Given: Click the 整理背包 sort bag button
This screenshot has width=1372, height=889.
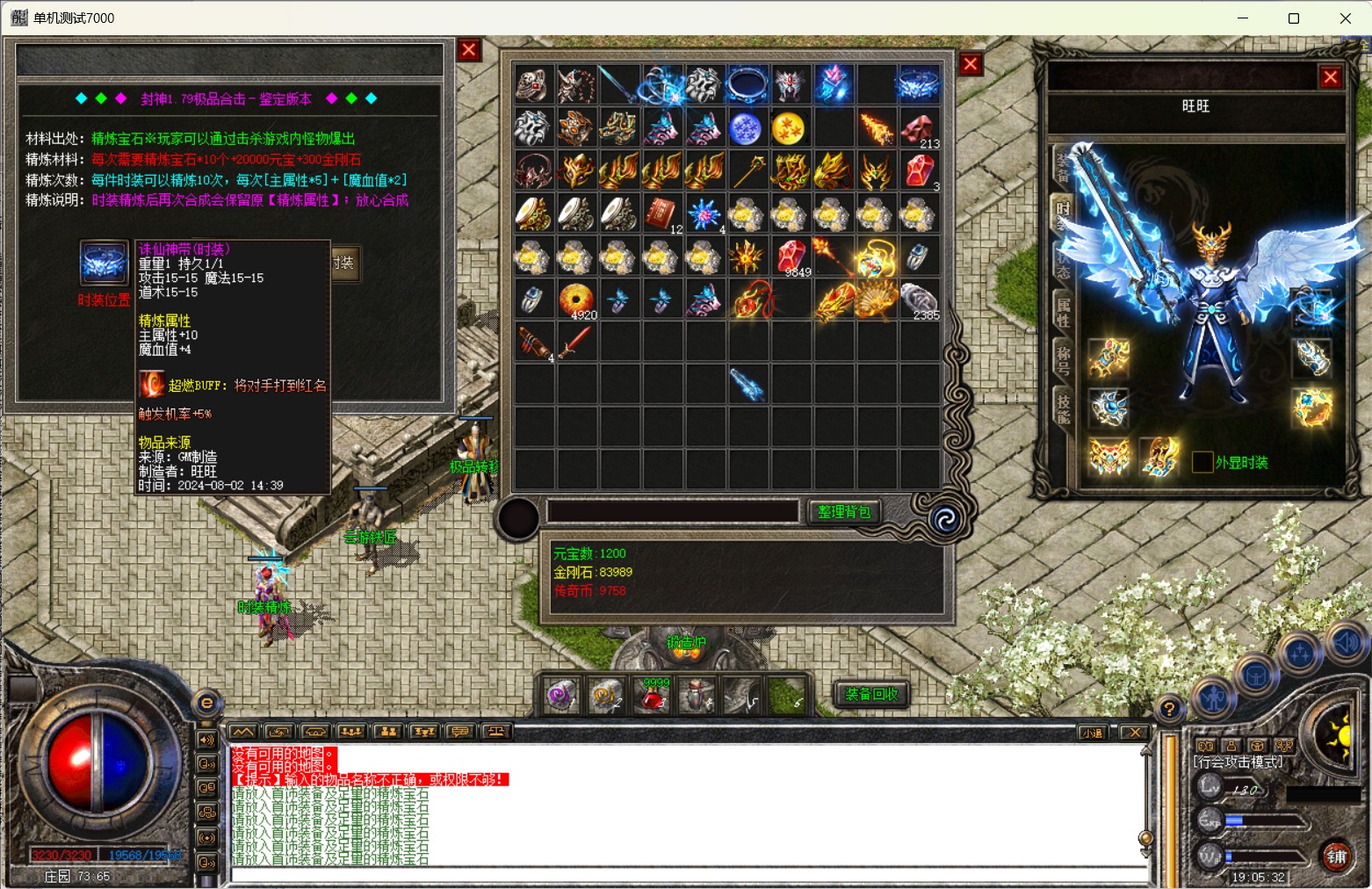Looking at the screenshot, I should pyautogui.click(x=843, y=512).
